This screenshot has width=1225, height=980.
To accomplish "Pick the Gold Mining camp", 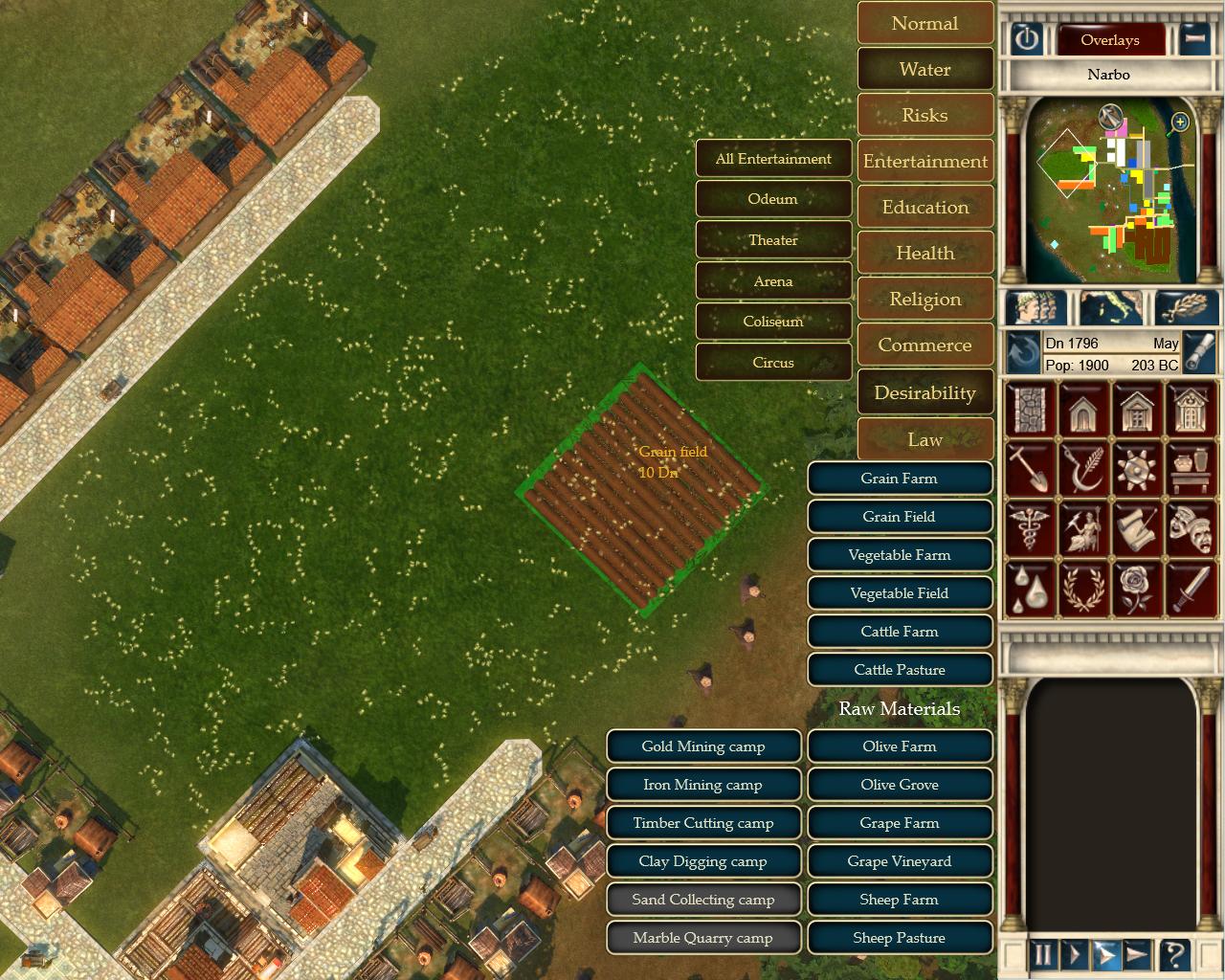I will (x=702, y=746).
